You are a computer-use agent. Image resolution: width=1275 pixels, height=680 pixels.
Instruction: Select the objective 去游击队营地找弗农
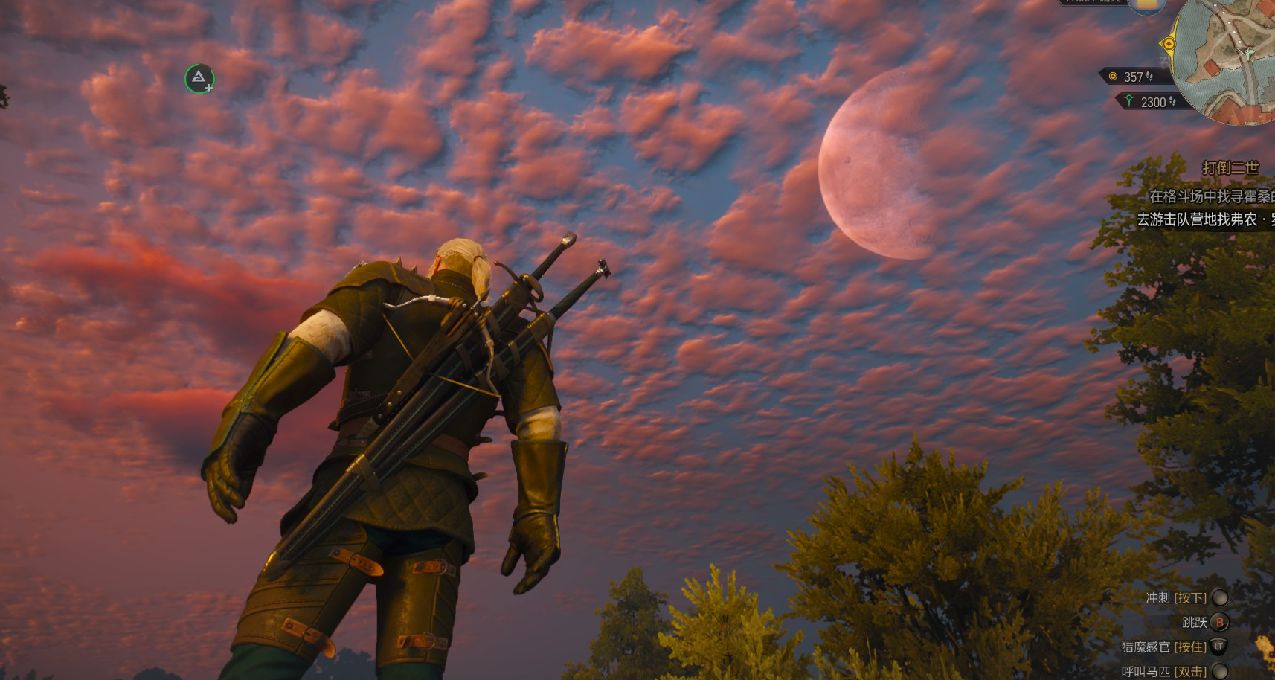pyautogui.click(x=1205, y=218)
